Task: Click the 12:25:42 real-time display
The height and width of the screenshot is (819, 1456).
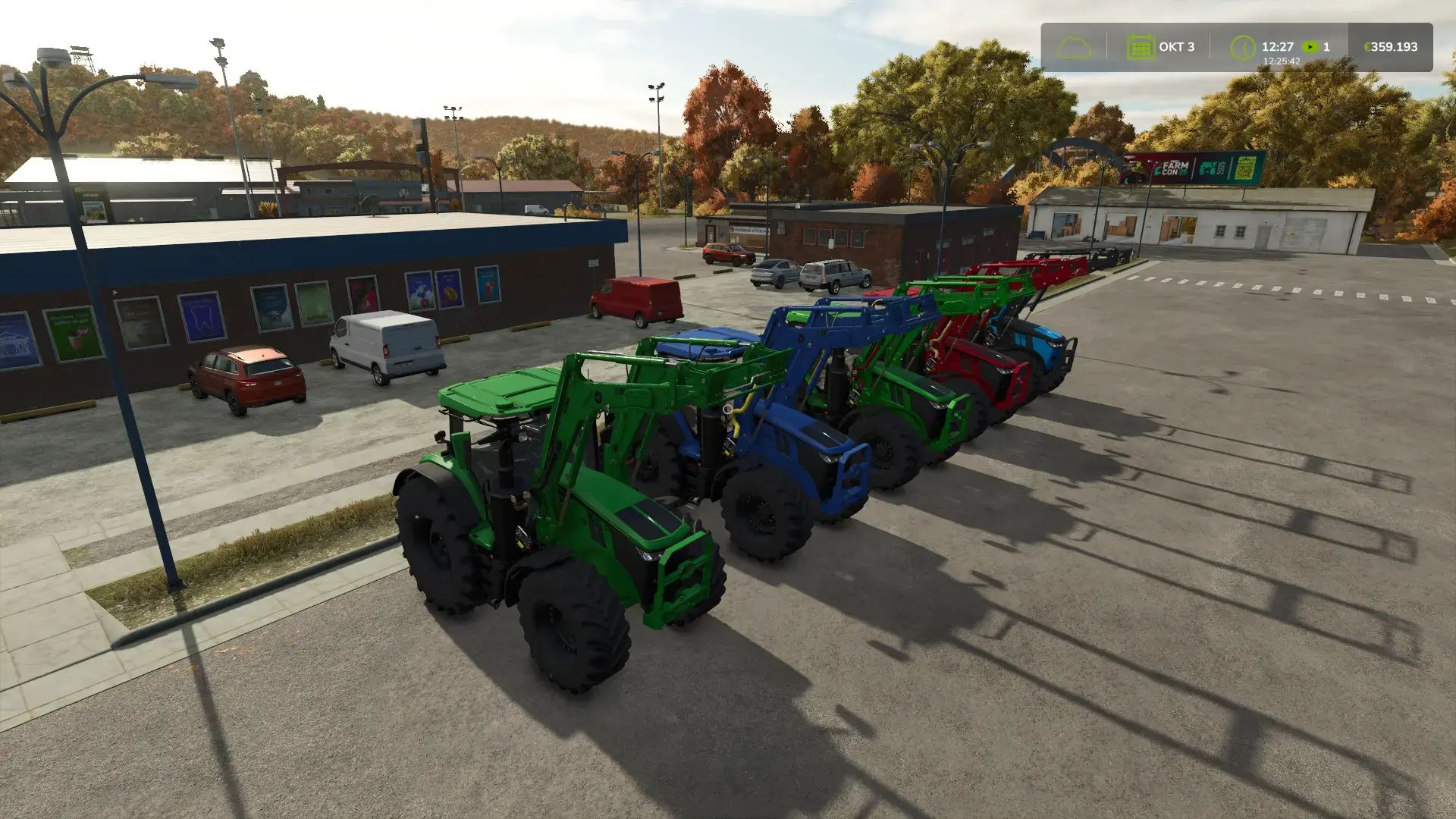Action: point(1282,61)
